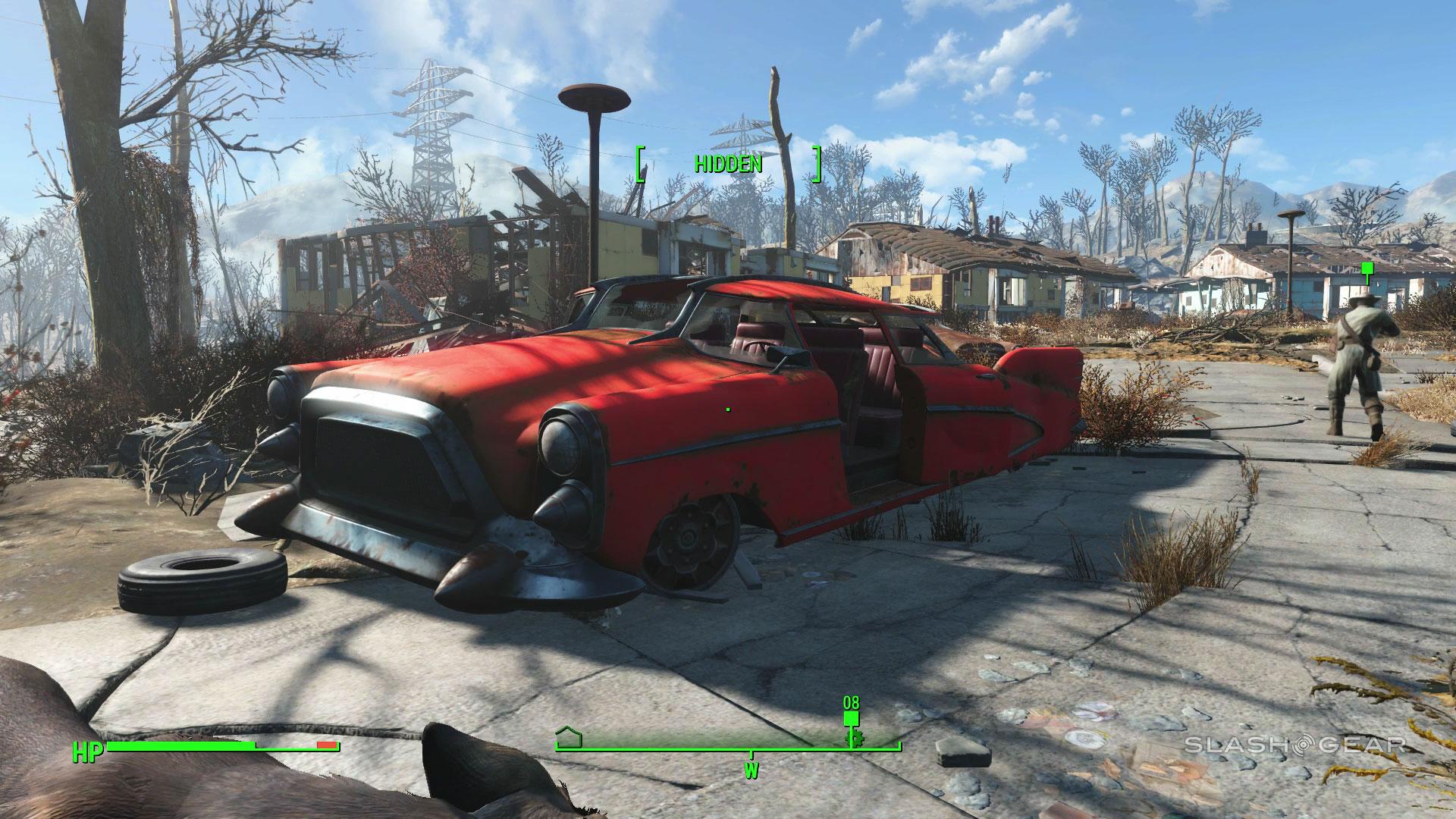The height and width of the screenshot is (819, 1456).
Task: Select the square quest marker on compass
Action: pos(851,717)
